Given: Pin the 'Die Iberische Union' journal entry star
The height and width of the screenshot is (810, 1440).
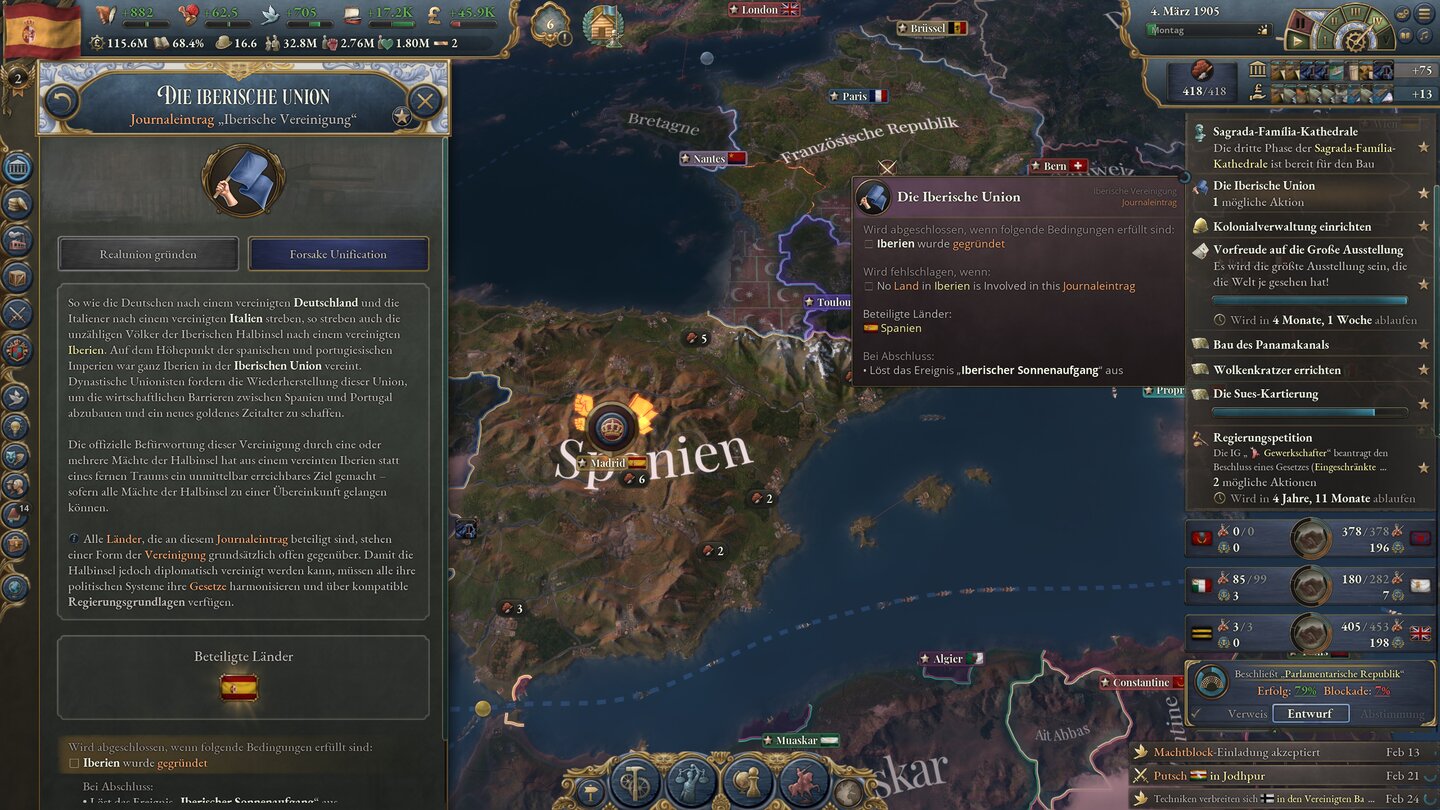Looking at the screenshot, I should click(x=1423, y=193).
